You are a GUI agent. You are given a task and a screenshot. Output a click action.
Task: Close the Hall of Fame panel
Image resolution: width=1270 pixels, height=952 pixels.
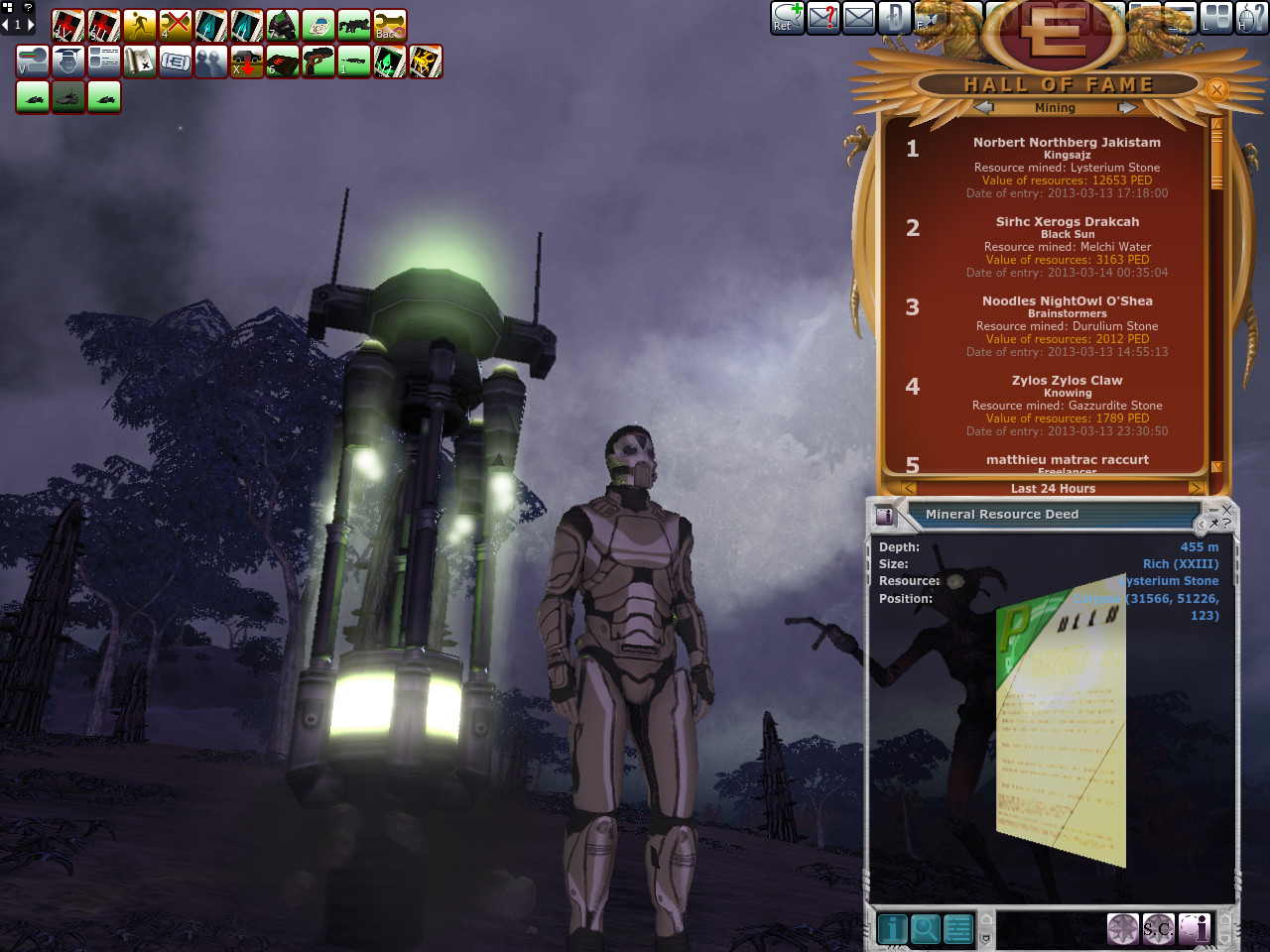pos(1216,90)
